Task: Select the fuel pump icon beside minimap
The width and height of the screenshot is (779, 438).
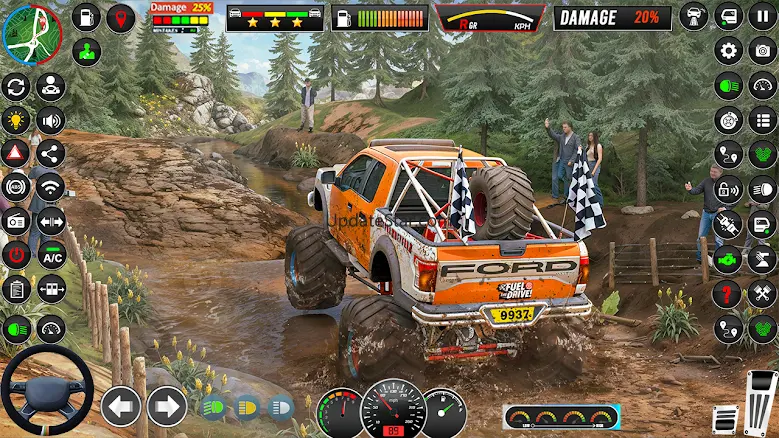Action: pos(87,16)
